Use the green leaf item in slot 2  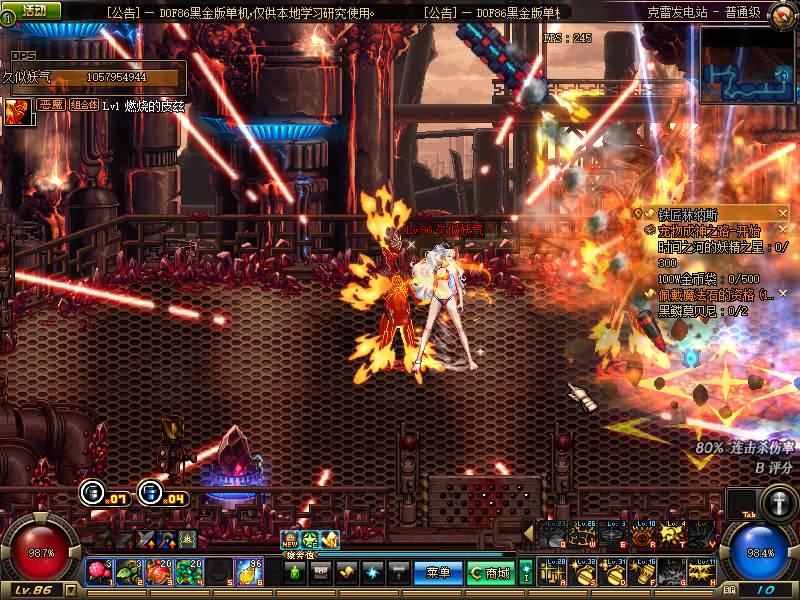128,572
